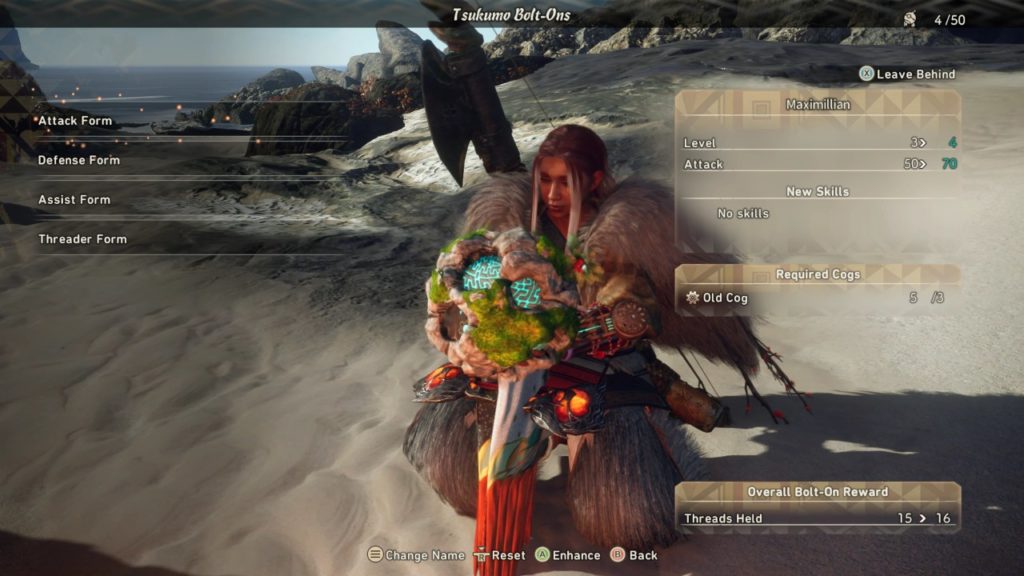Image resolution: width=1024 pixels, height=576 pixels.
Task: Reset the bolt-on selection
Action: (500, 555)
